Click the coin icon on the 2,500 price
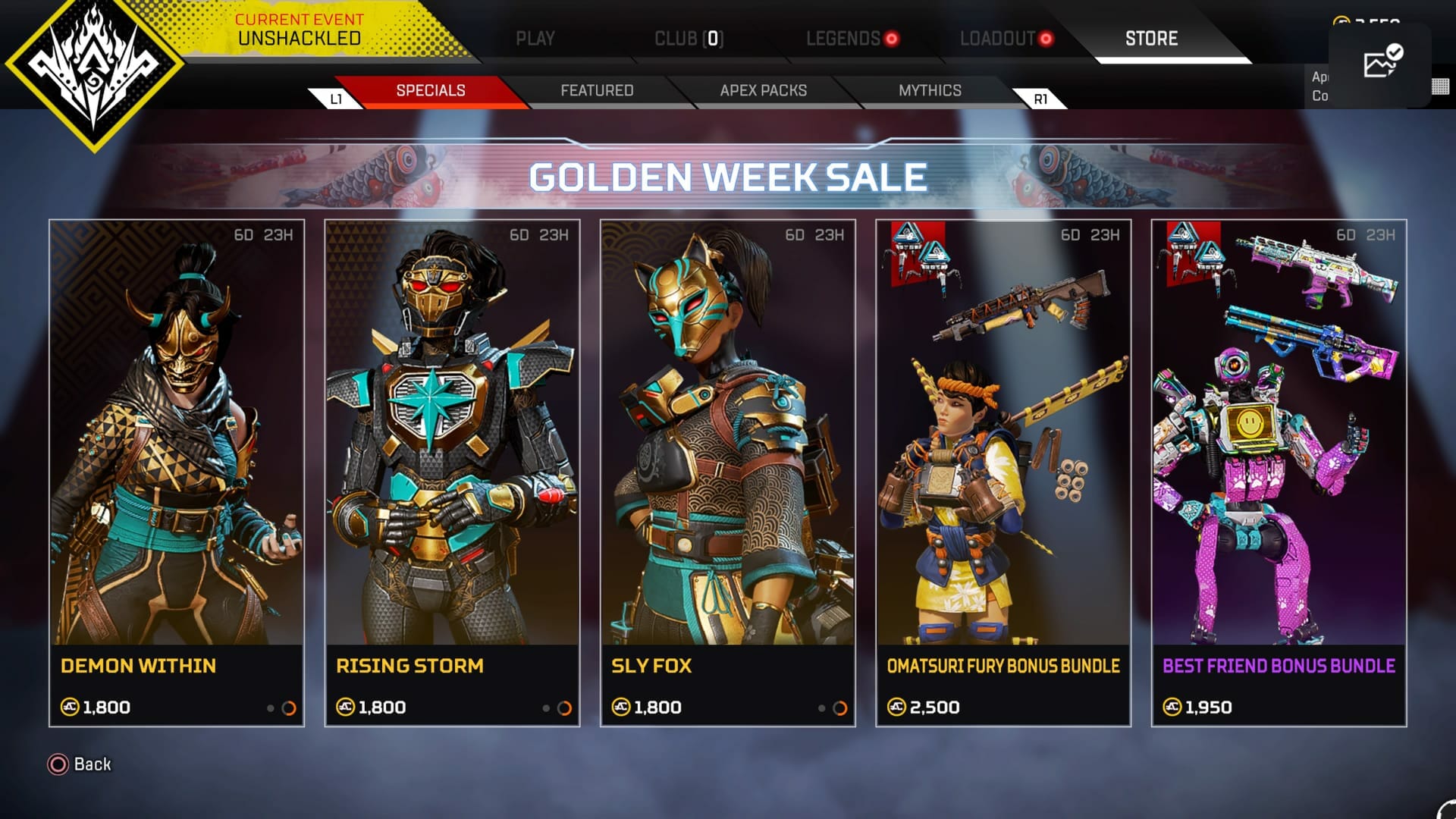Image resolution: width=1456 pixels, height=819 pixels. point(897,707)
